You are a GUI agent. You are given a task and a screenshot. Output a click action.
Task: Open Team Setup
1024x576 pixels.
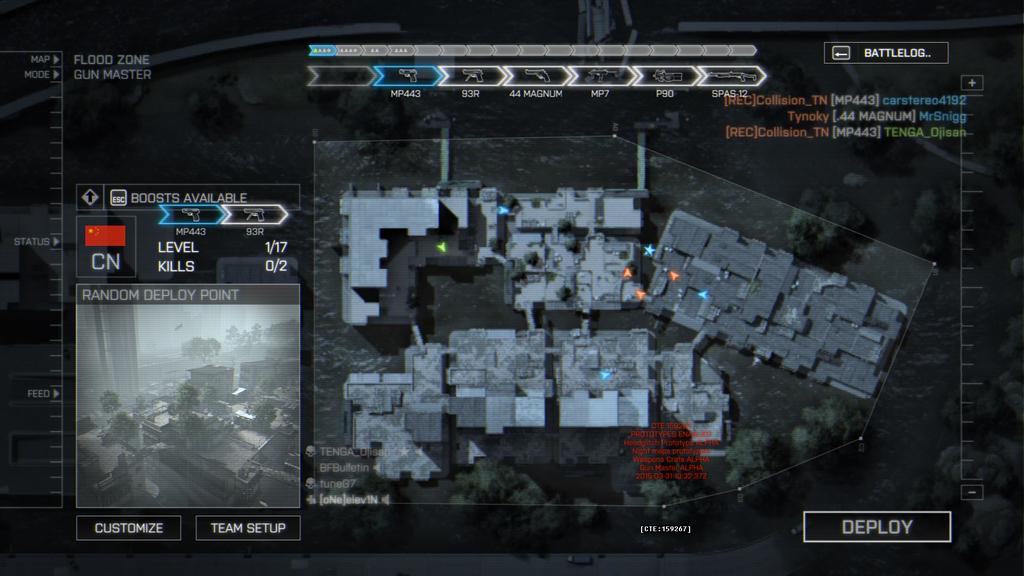click(x=248, y=528)
